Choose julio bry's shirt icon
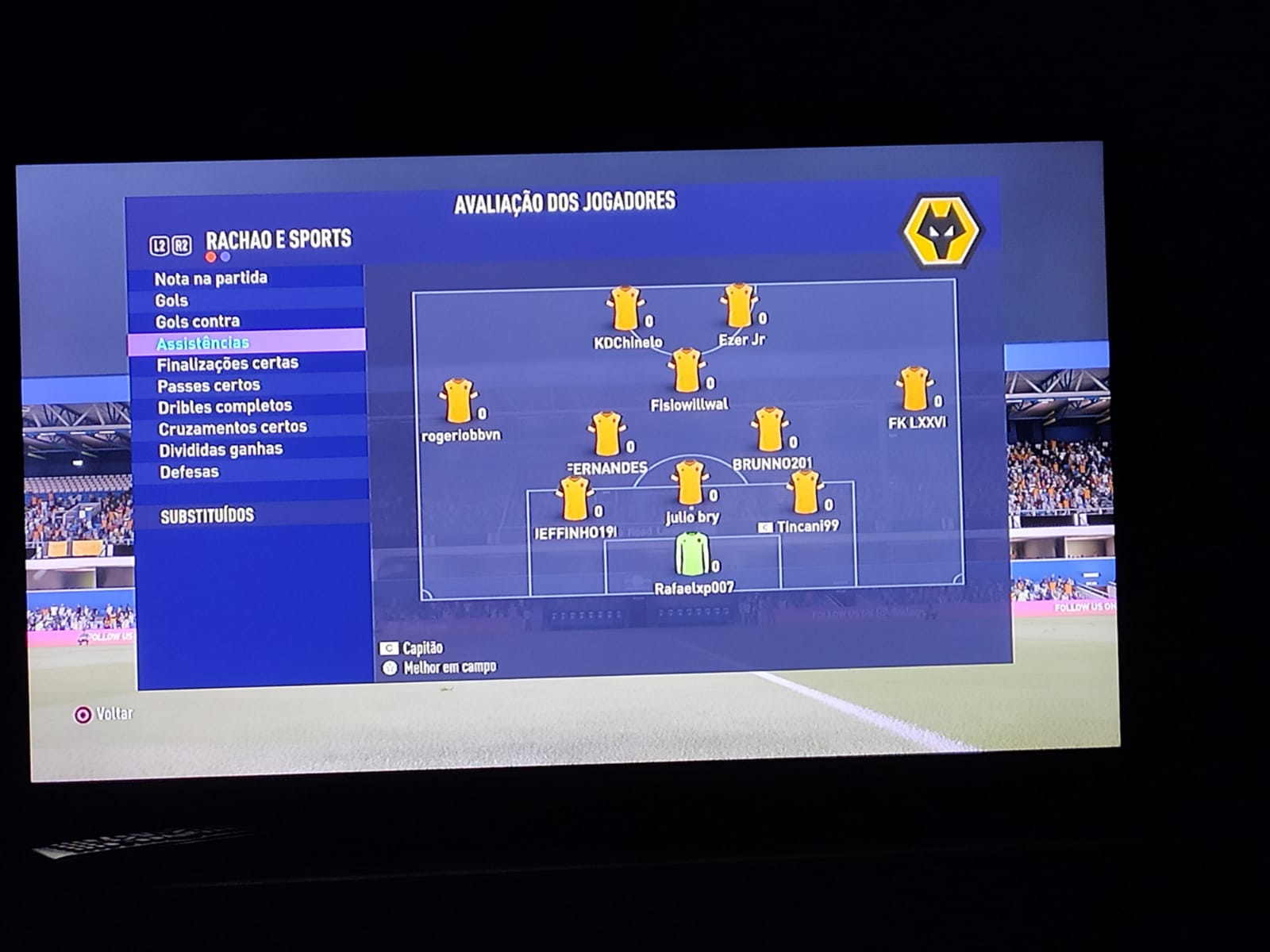 (x=689, y=483)
